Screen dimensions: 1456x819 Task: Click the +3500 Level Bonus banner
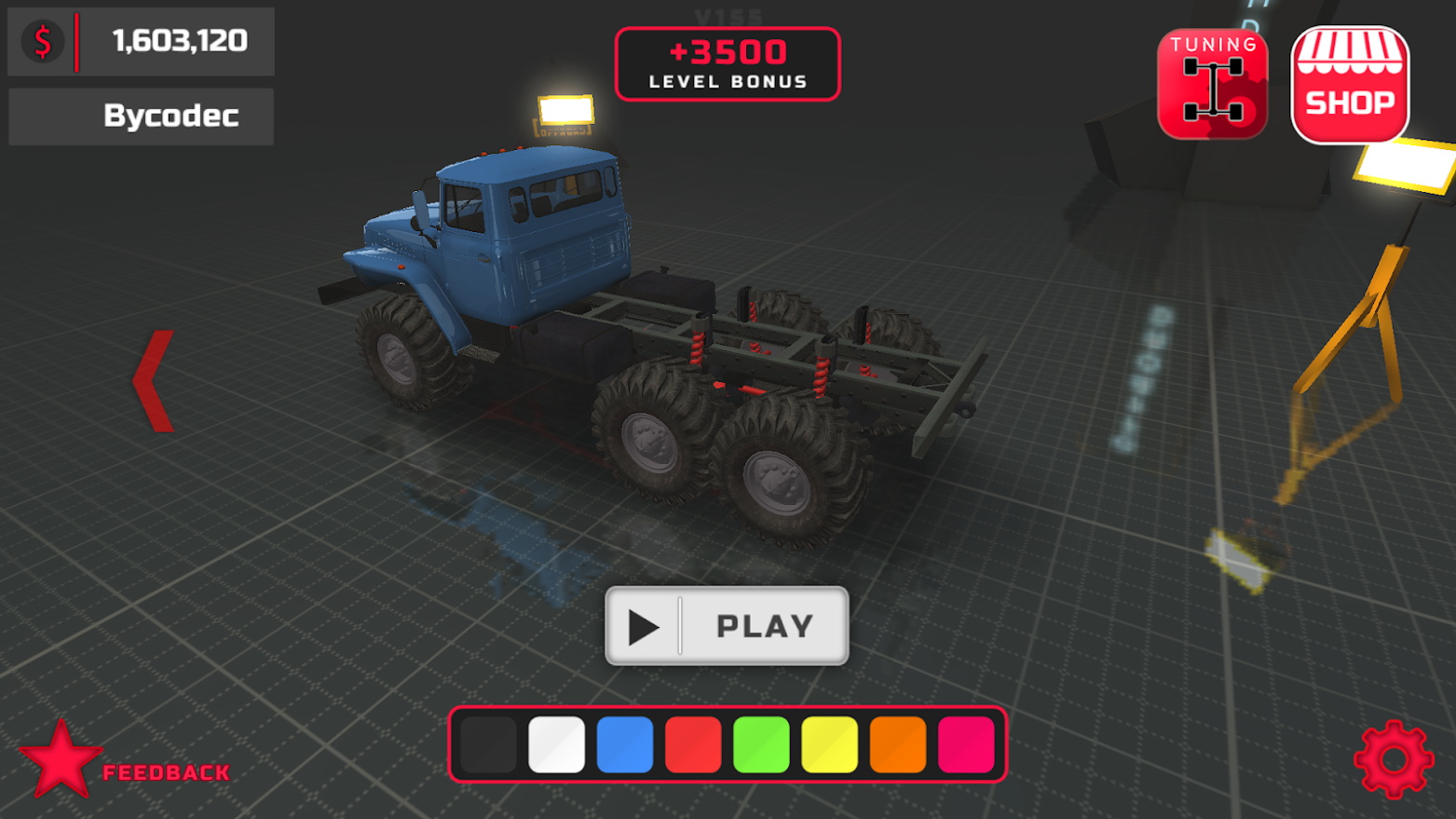[728, 63]
